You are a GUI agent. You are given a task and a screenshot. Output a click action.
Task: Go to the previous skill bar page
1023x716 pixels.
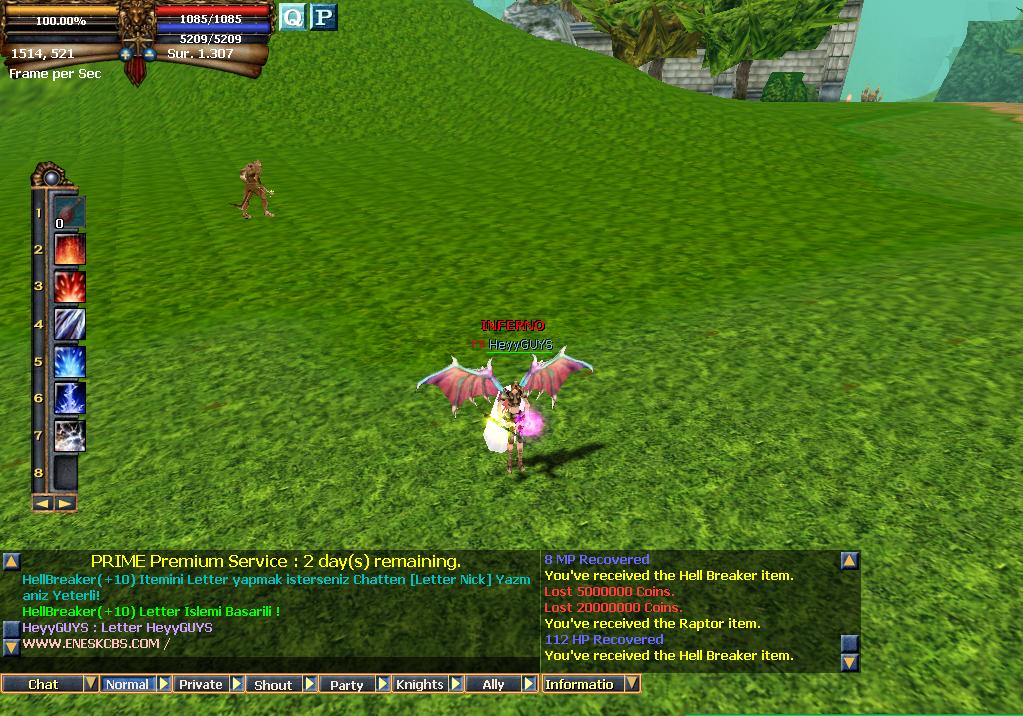43,503
